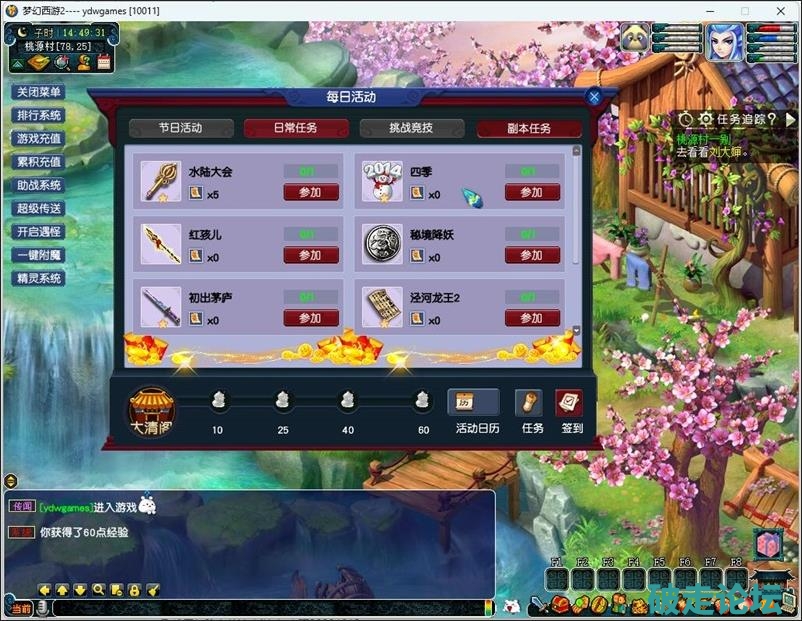Viewport: 802px width, 621px height.
Task: Join the 秘境降妖 activity
Action: pyautogui.click(x=532, y=256)
